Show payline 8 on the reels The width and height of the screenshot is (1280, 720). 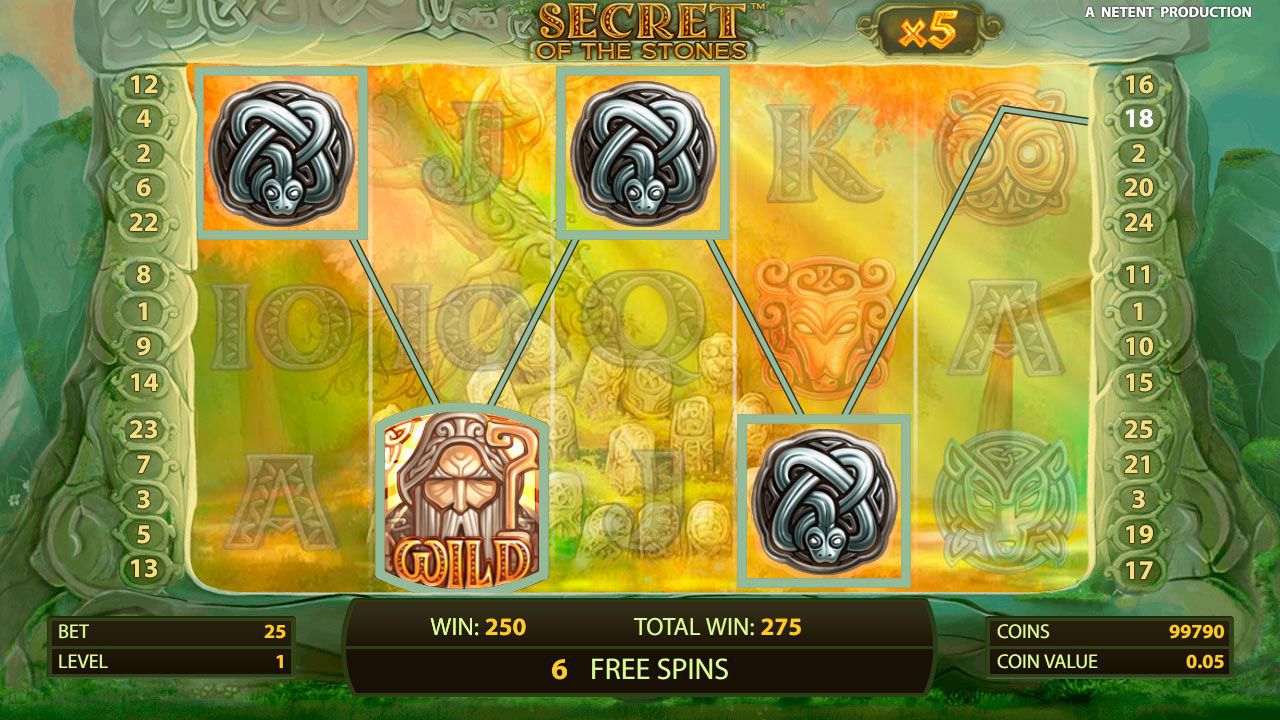point(144,275)
